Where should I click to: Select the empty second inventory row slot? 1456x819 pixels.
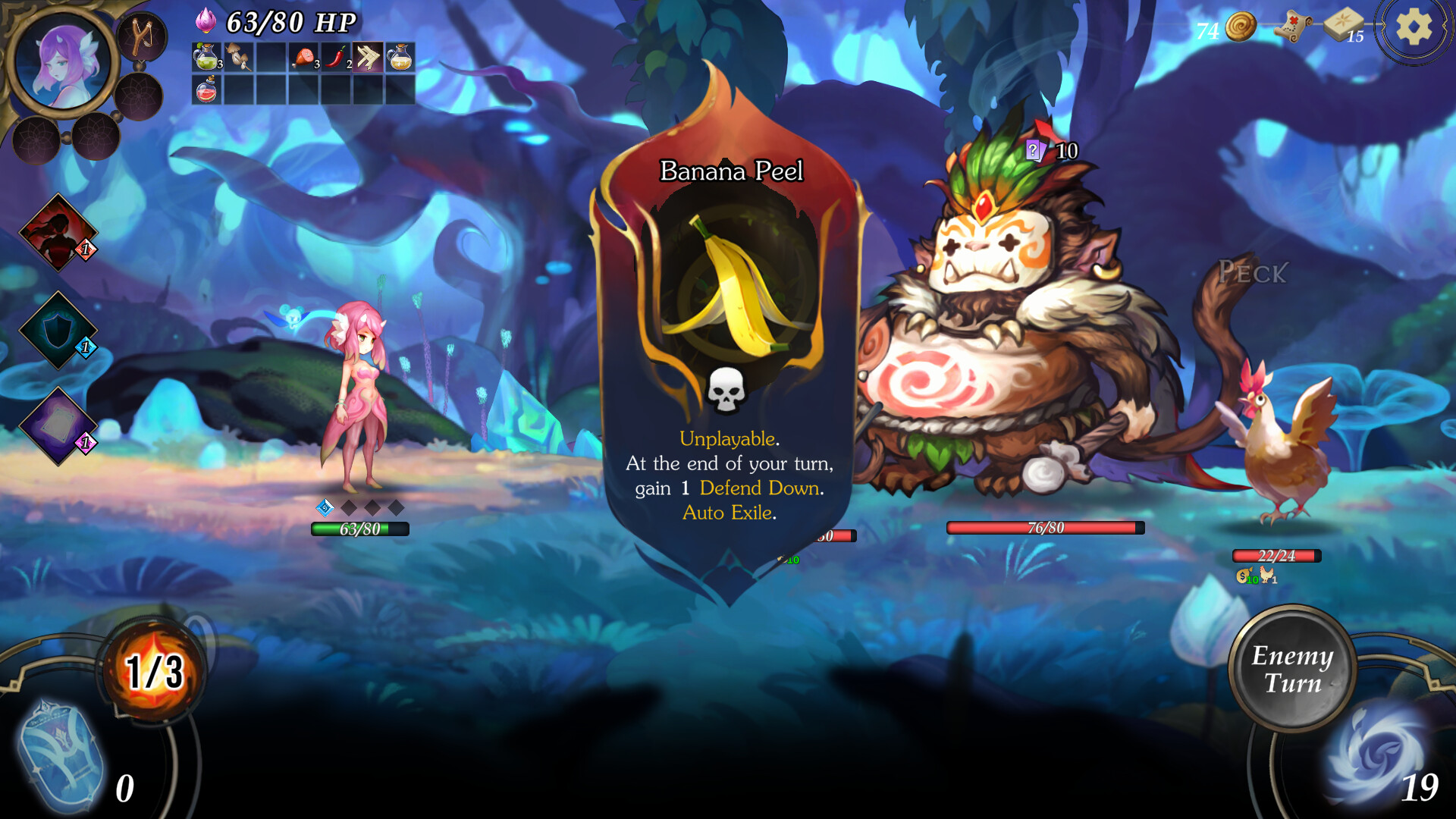pyautogui.click(x=237, y=89)
